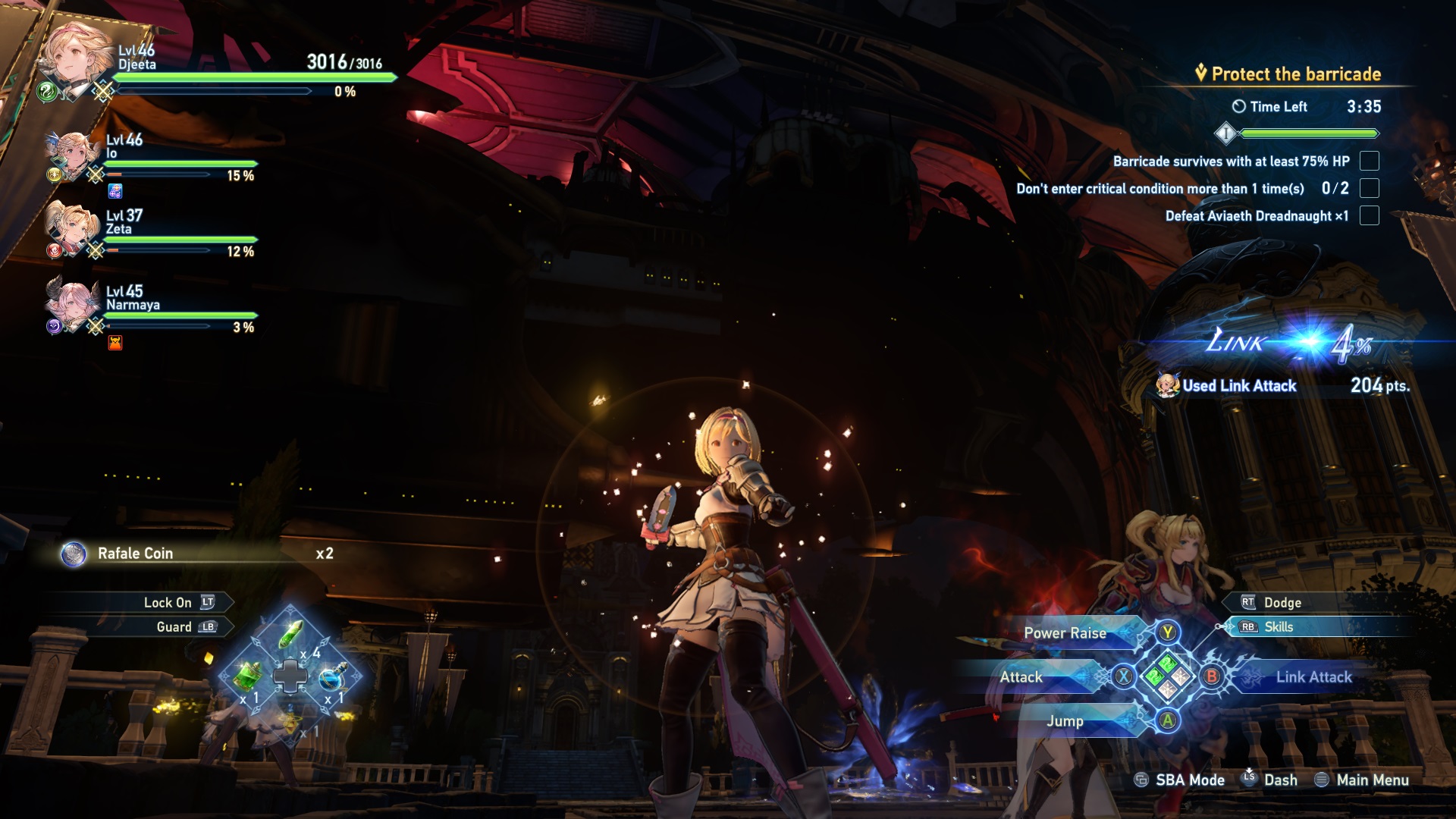Click Io's buff status icon

click(x=115, y=190)
